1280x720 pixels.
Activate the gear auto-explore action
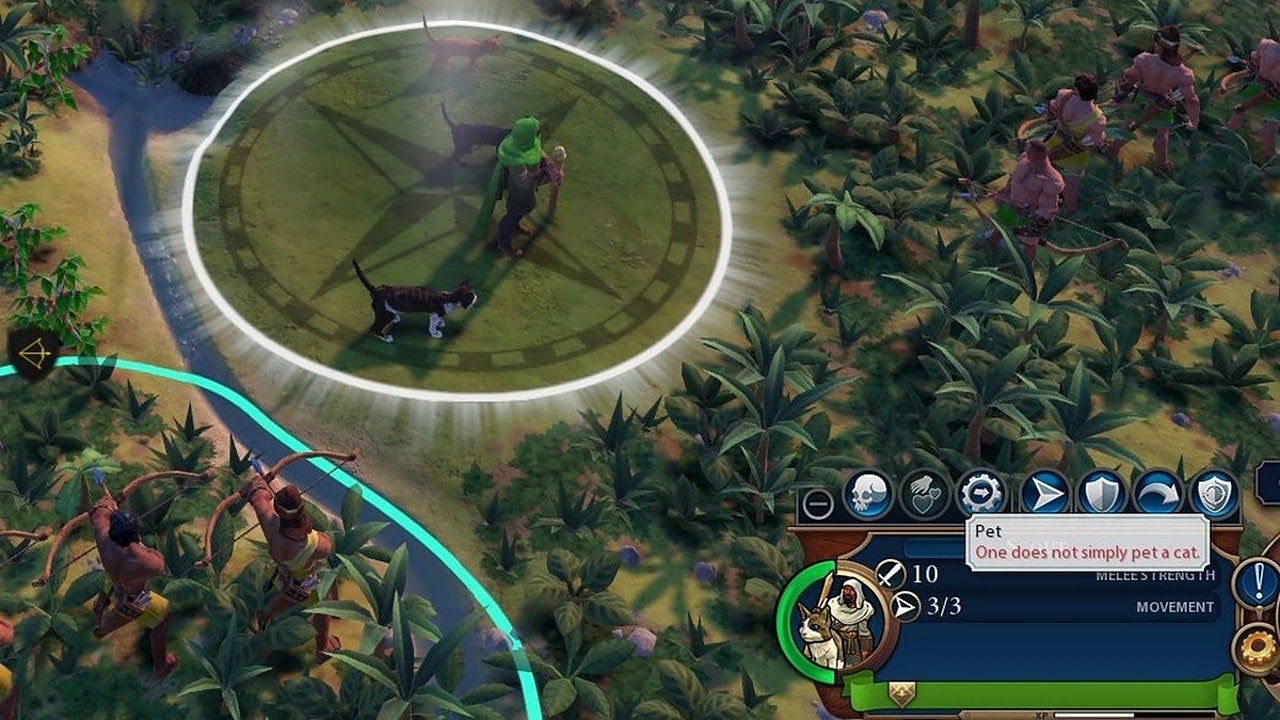[981, 495]
